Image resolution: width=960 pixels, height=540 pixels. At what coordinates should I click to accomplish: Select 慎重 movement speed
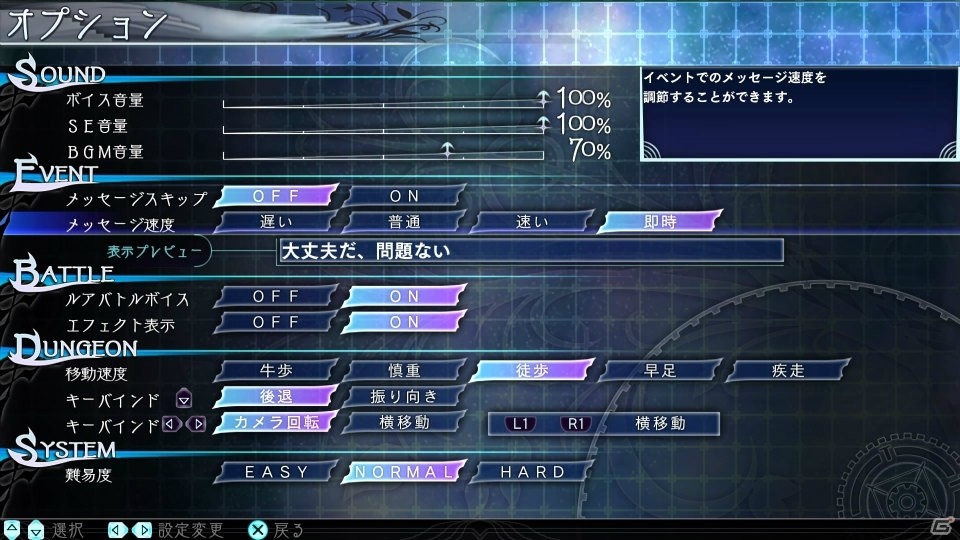(405, 371)
